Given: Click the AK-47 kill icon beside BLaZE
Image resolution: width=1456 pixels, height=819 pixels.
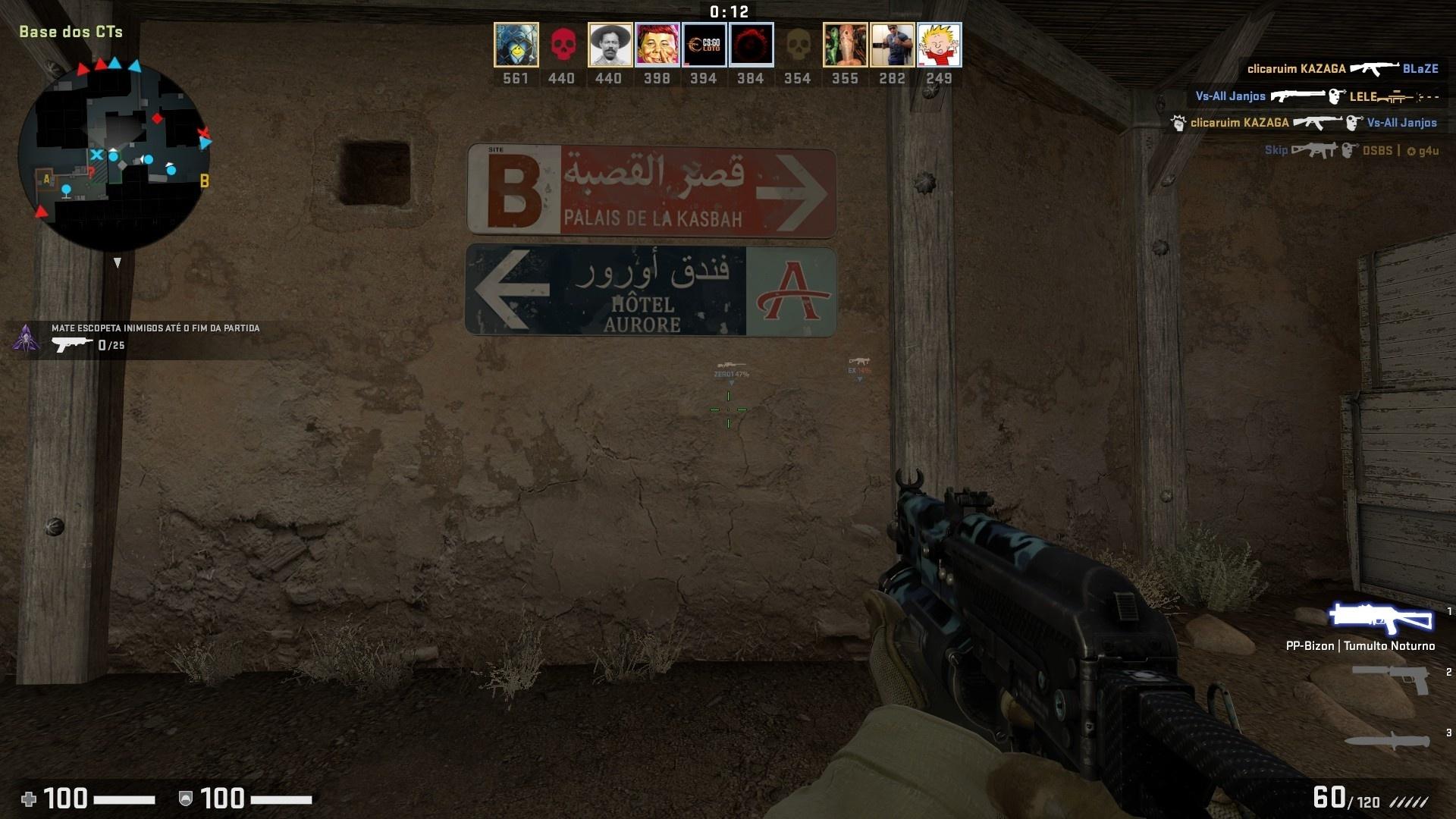Looking at the screenshot, I should pyautogui.click(x=1374, y=68).
